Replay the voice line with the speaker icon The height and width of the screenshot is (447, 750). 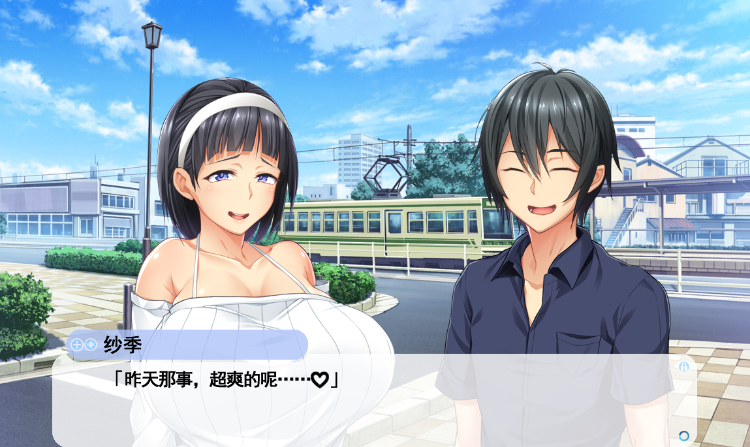[x=91, y=344]
